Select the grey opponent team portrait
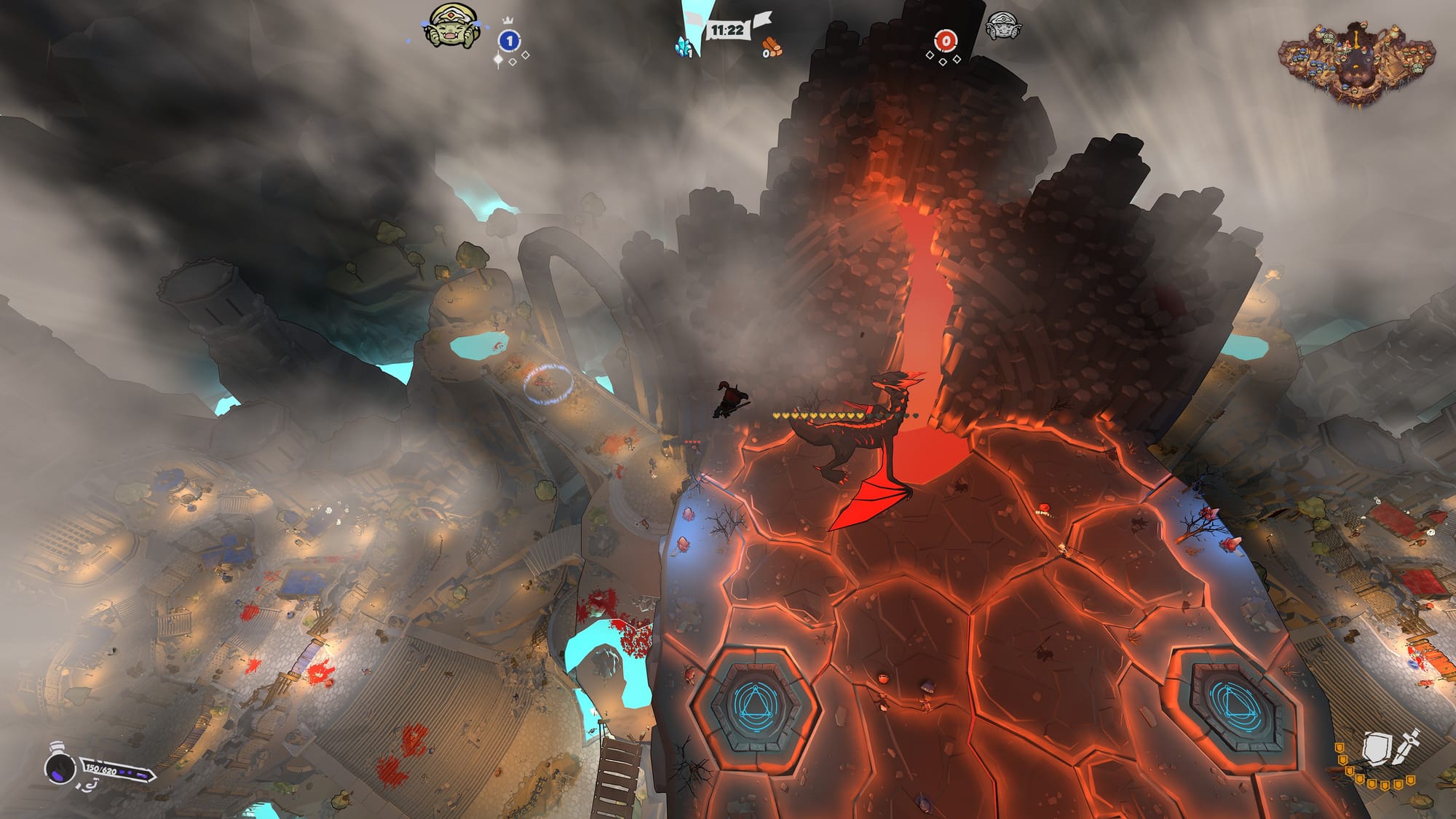The height and width of the screenshot is (819, 1456). (x=1002, y=27)
